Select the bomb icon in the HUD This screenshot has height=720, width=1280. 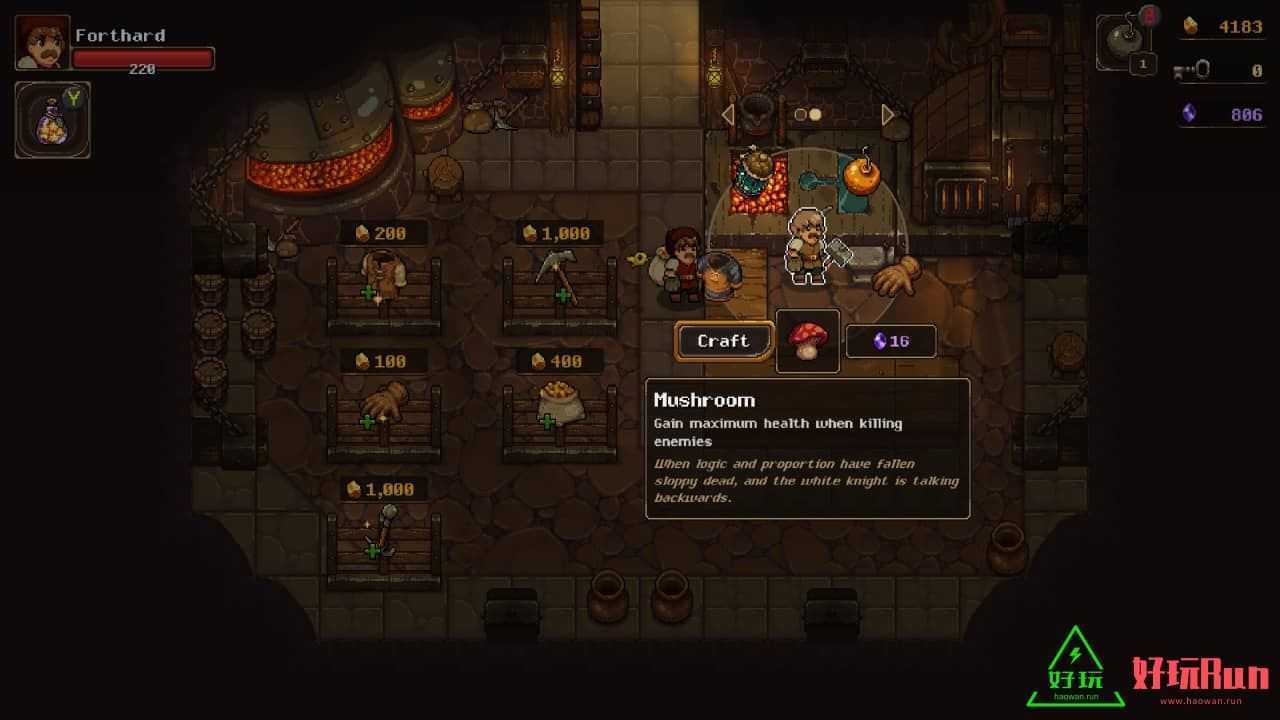tap(1124, 42)
